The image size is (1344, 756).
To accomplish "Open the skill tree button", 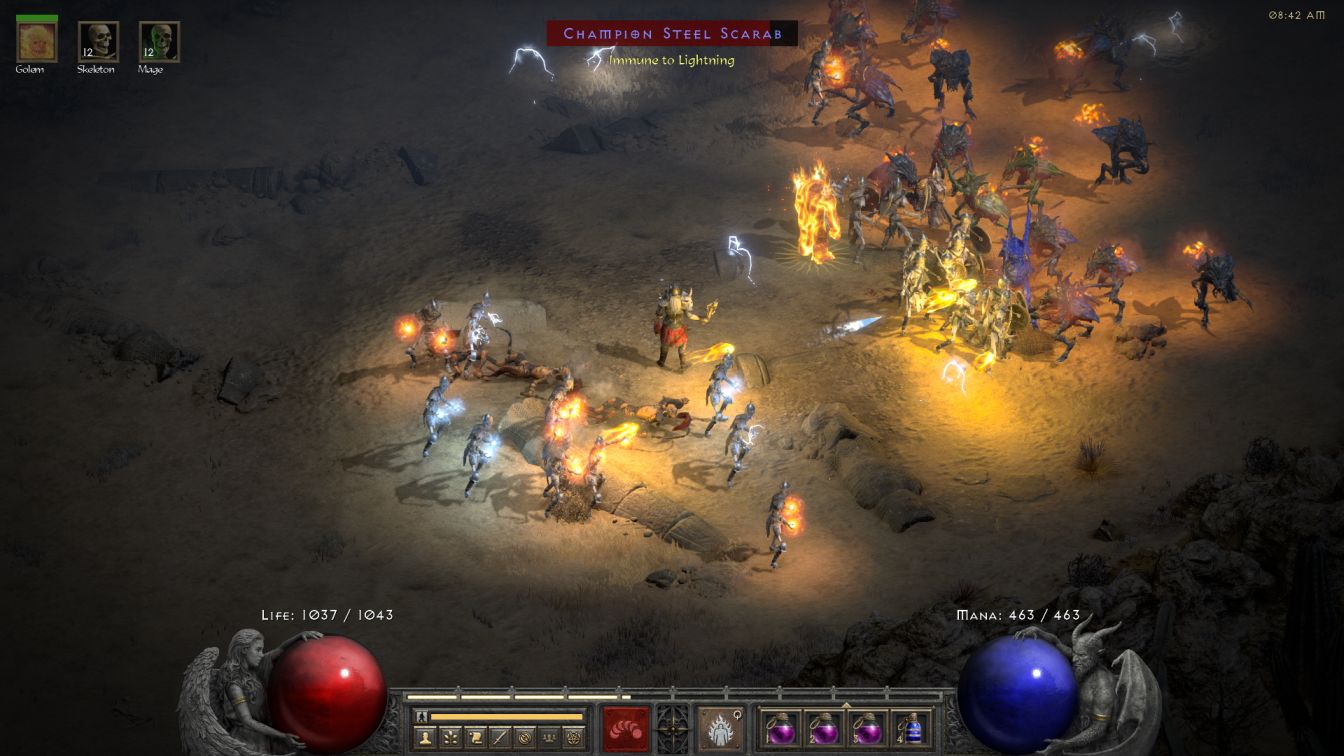I will [x=452, y=738].
